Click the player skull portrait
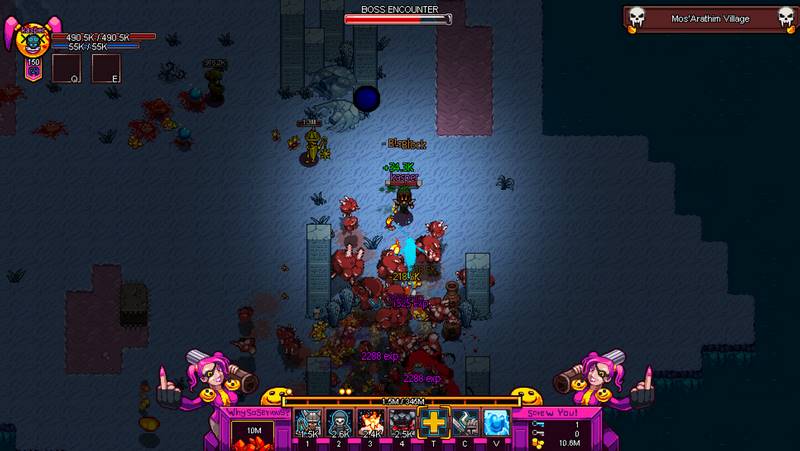The height and width of the screenshot is (451, 800). tap(31, 42)
